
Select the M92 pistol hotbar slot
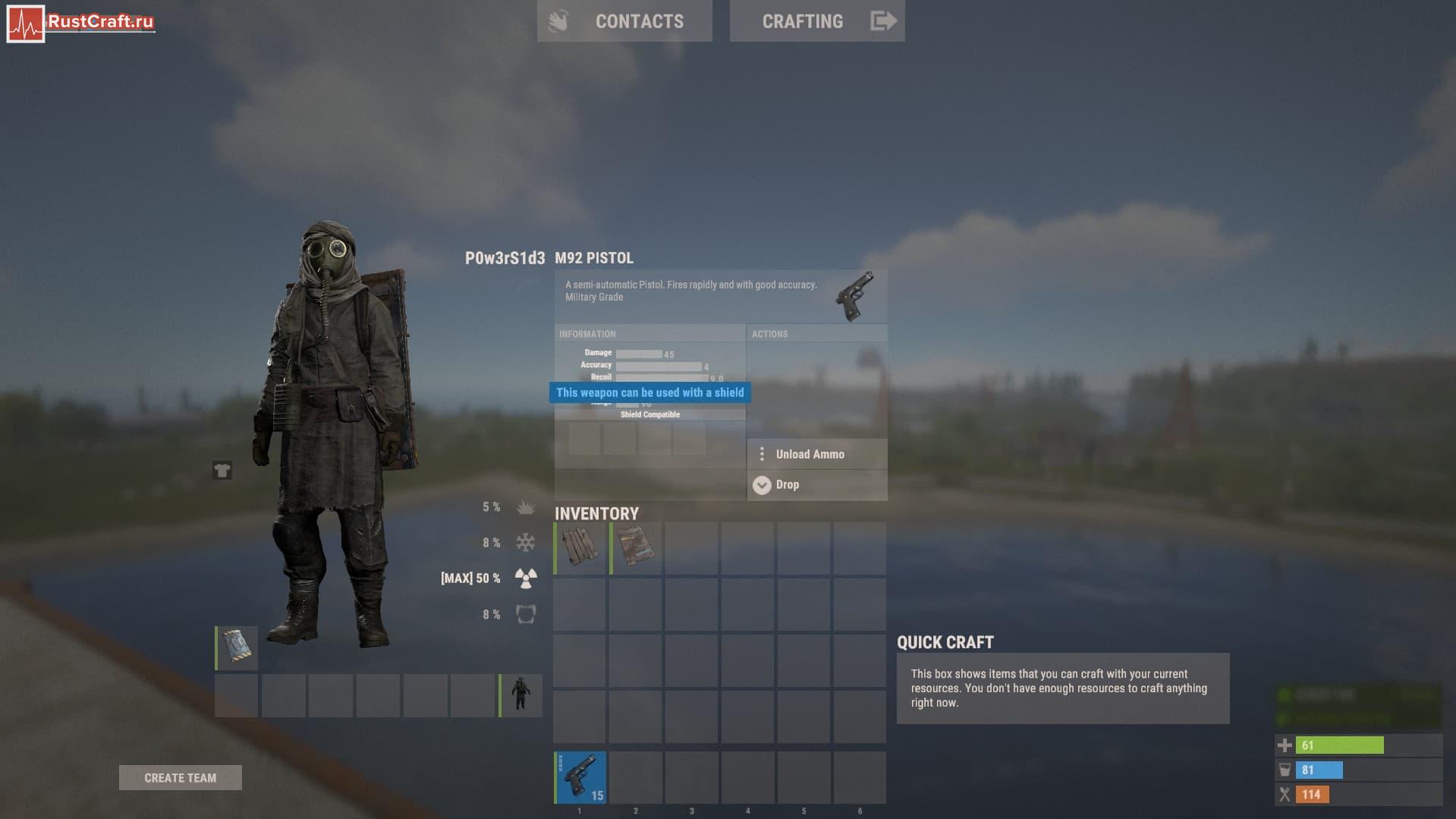click(x=580, y=777)
